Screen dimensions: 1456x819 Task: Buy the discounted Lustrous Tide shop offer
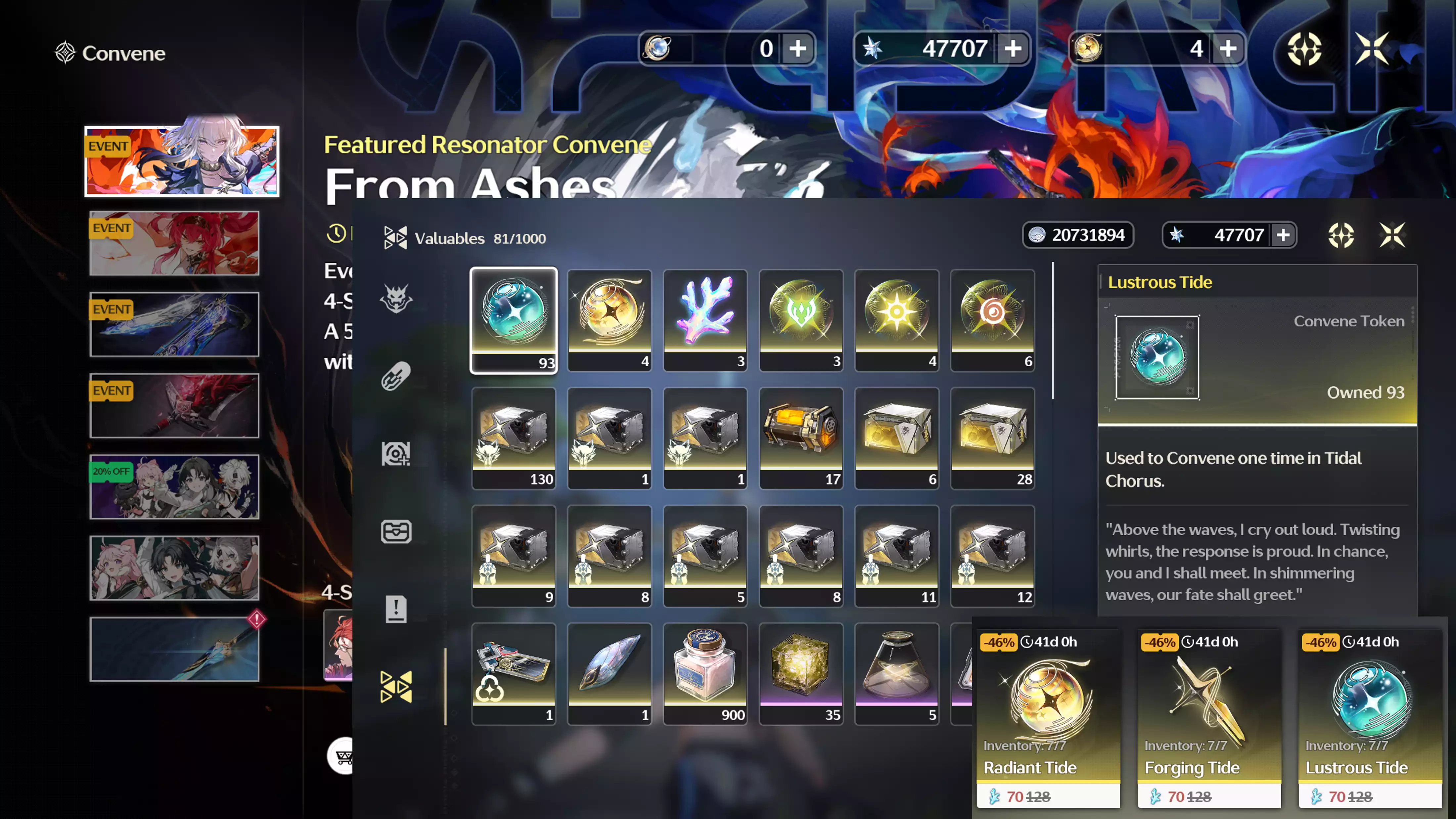click(x=1370, y=718)
